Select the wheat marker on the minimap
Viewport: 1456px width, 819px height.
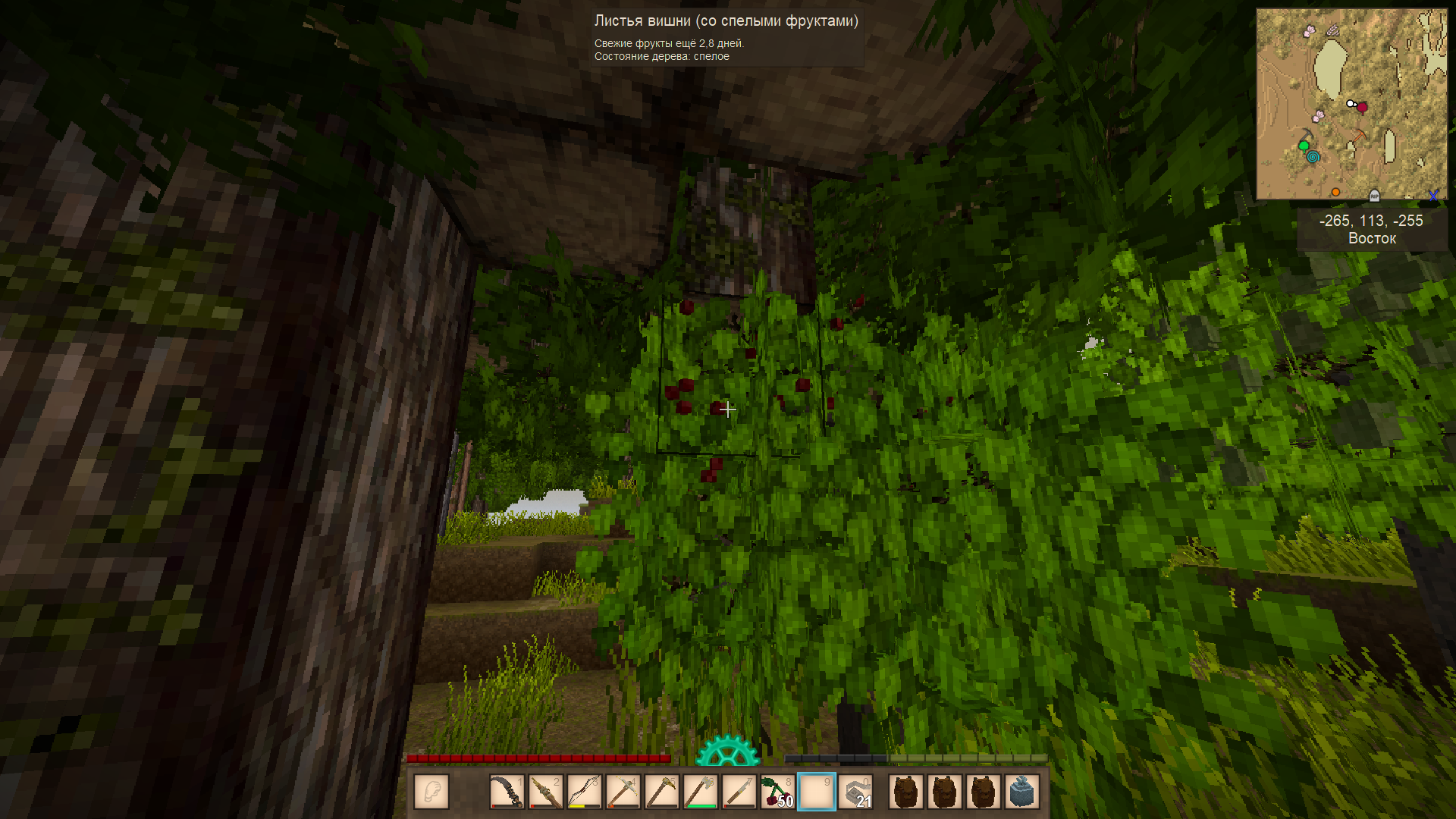(1332, 31)
